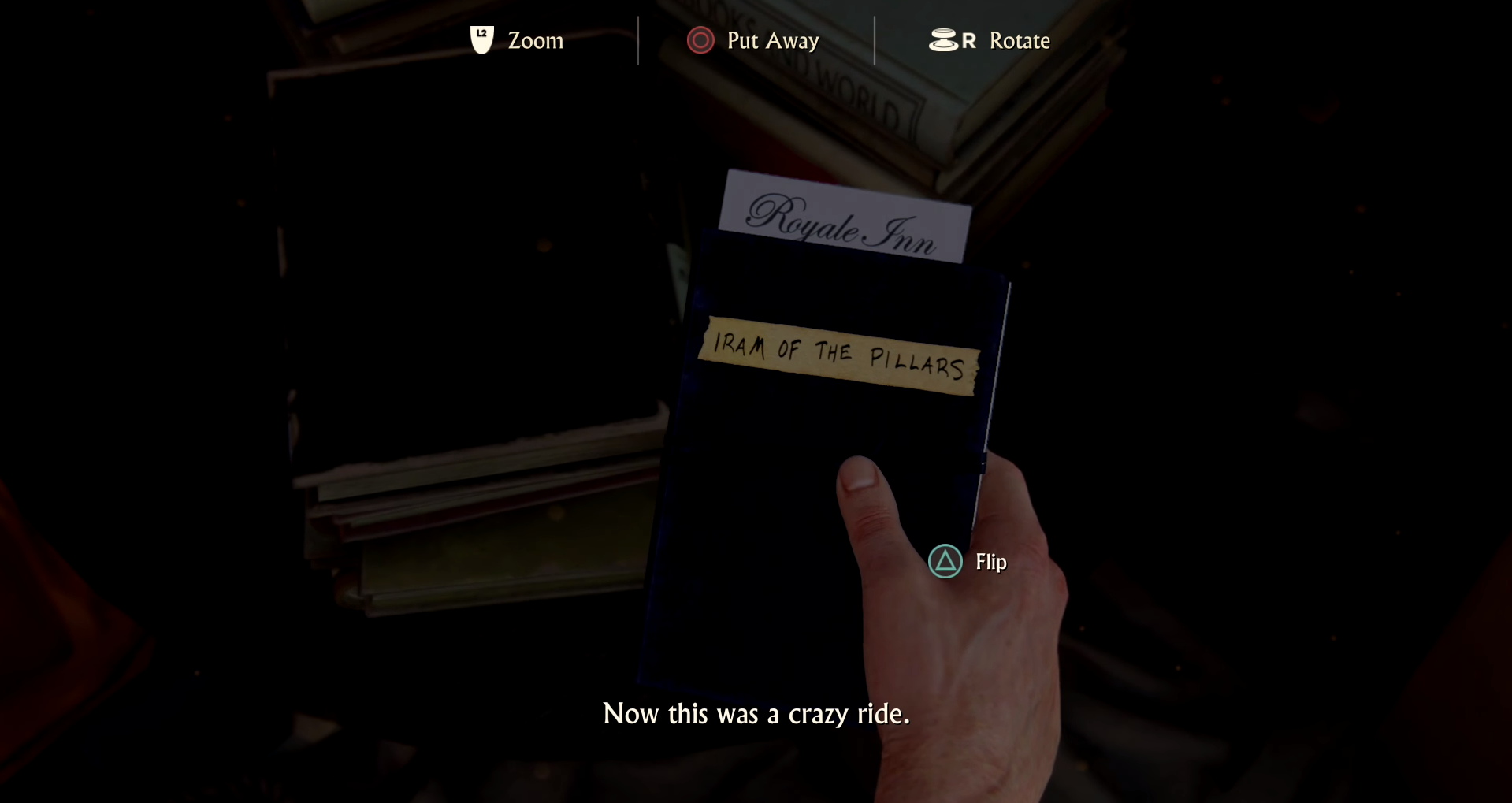
Task: Select the Rotate menu option
Action: coord(1020,40)
